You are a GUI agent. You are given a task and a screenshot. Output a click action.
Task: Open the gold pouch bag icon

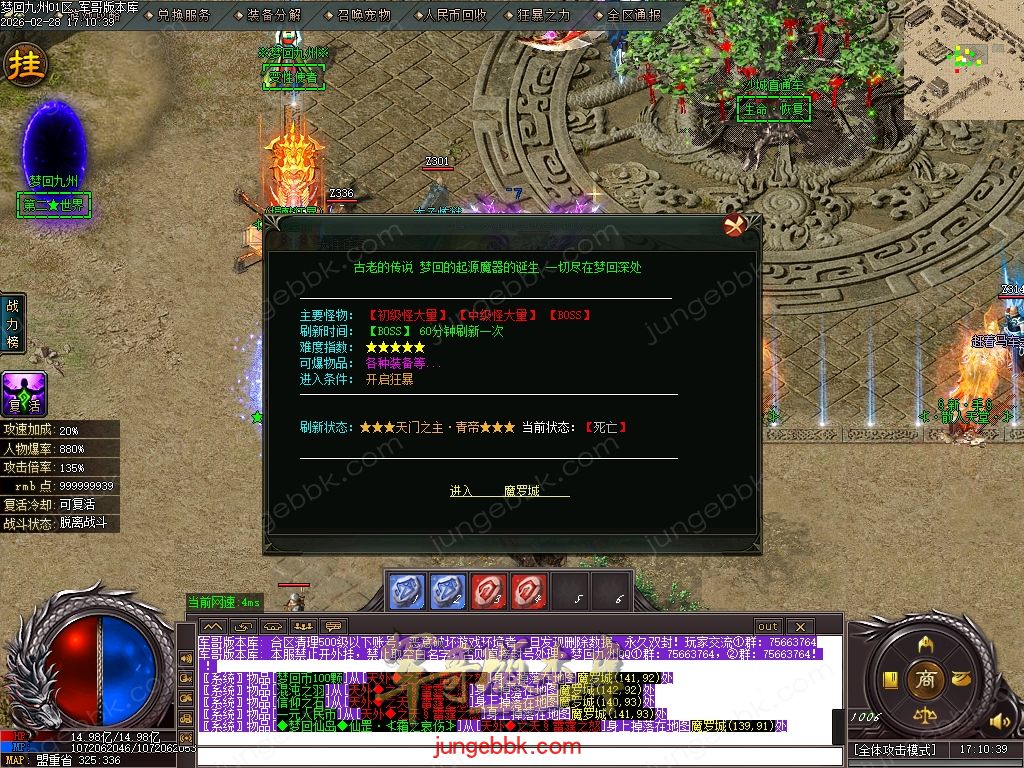point(961,678)
